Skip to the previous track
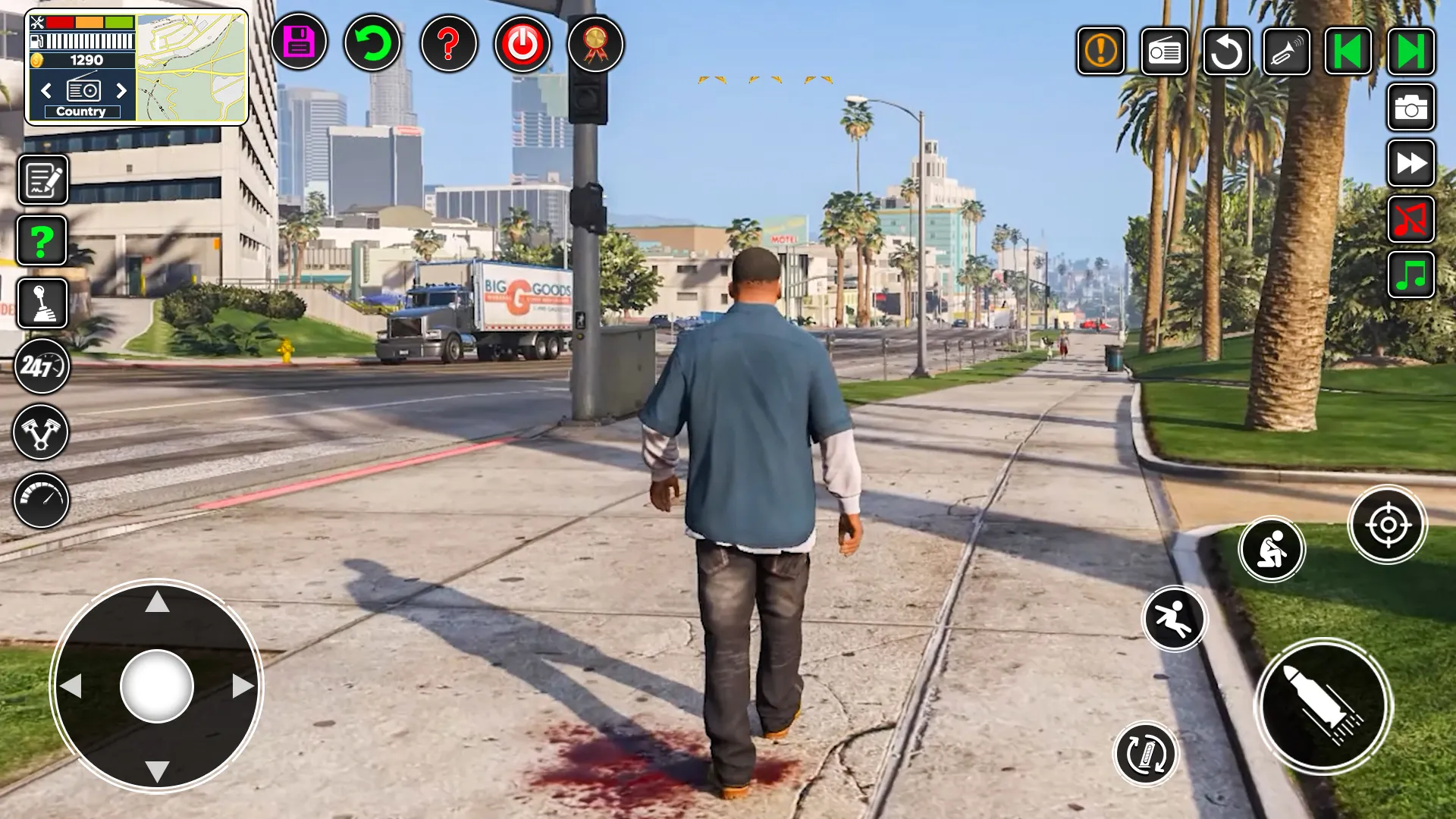Screen dimensions: 1456x819 tap(1348, 52)
